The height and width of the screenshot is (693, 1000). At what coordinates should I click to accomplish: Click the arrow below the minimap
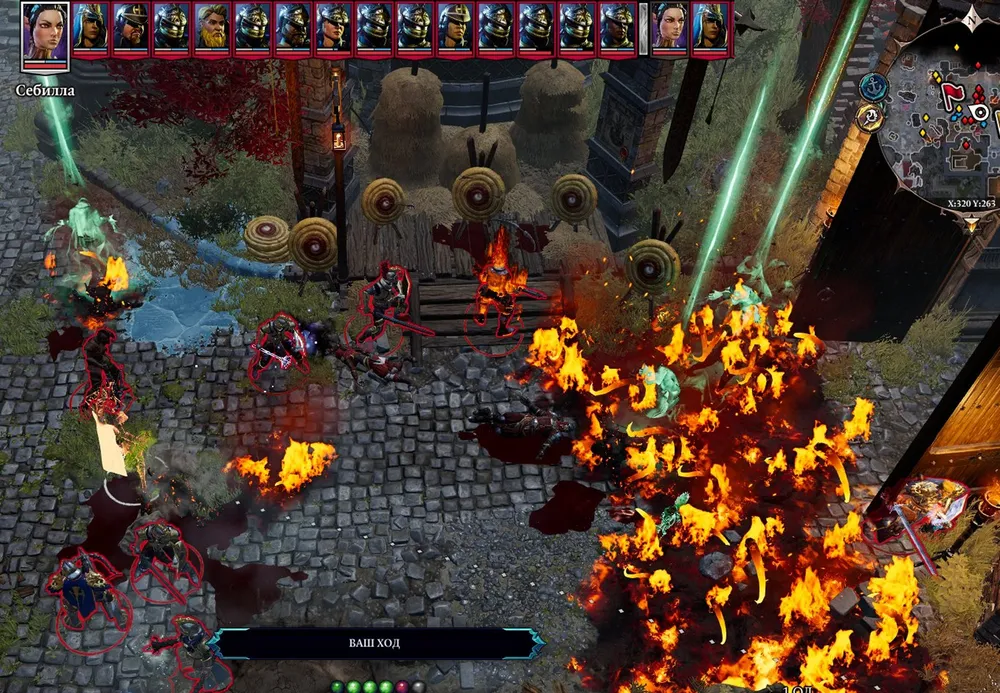coord(973,226)
